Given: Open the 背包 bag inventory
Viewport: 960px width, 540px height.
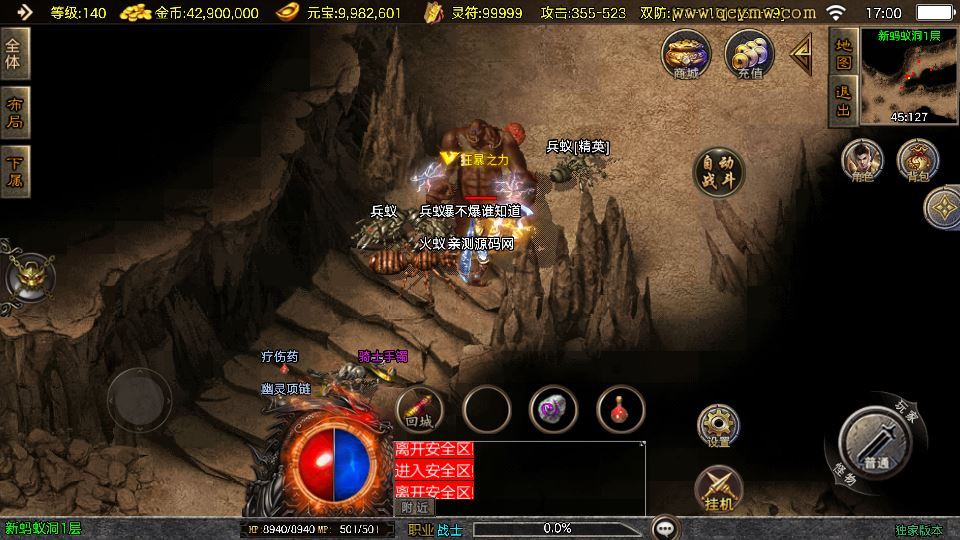Looking at the screenshot, I should [917, 162].
